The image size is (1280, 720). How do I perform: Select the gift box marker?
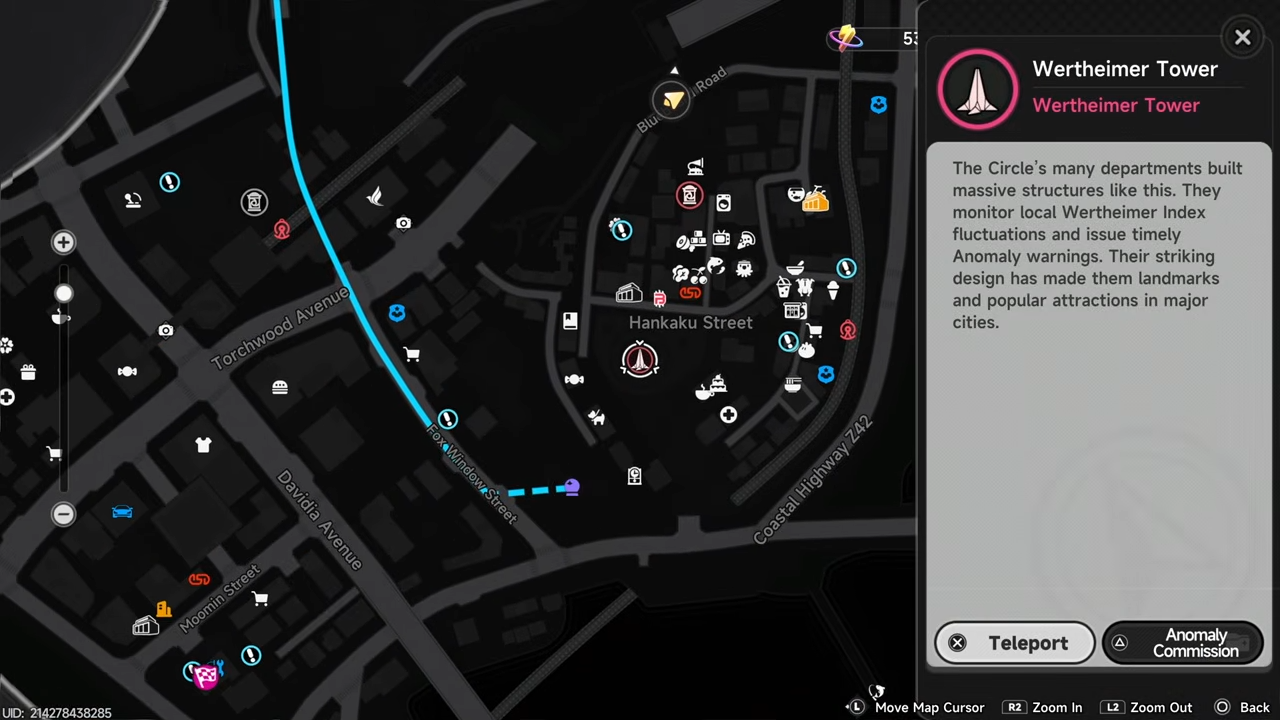(28, 372)
